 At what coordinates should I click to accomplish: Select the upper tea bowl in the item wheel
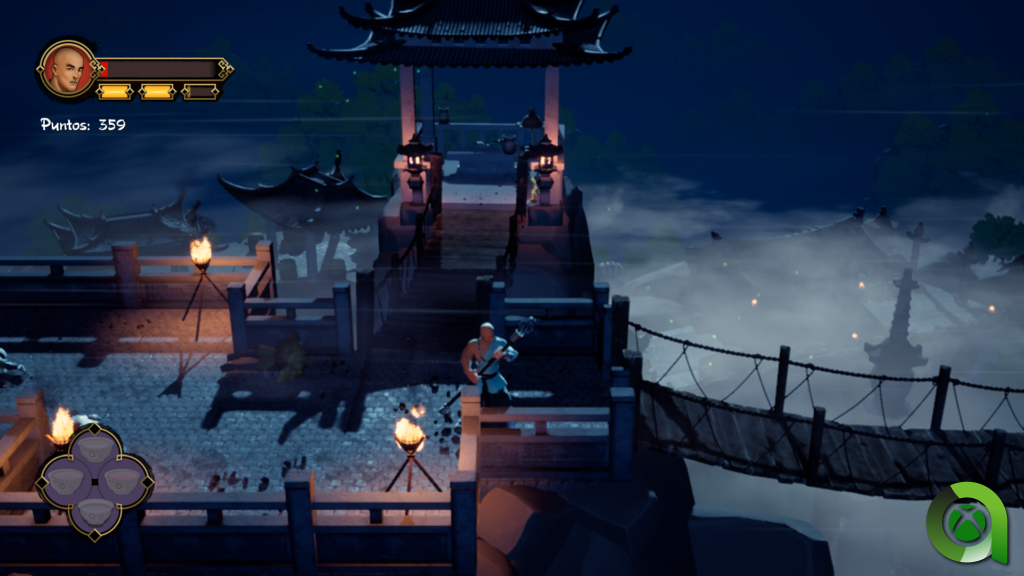click(x=94, y=448)
